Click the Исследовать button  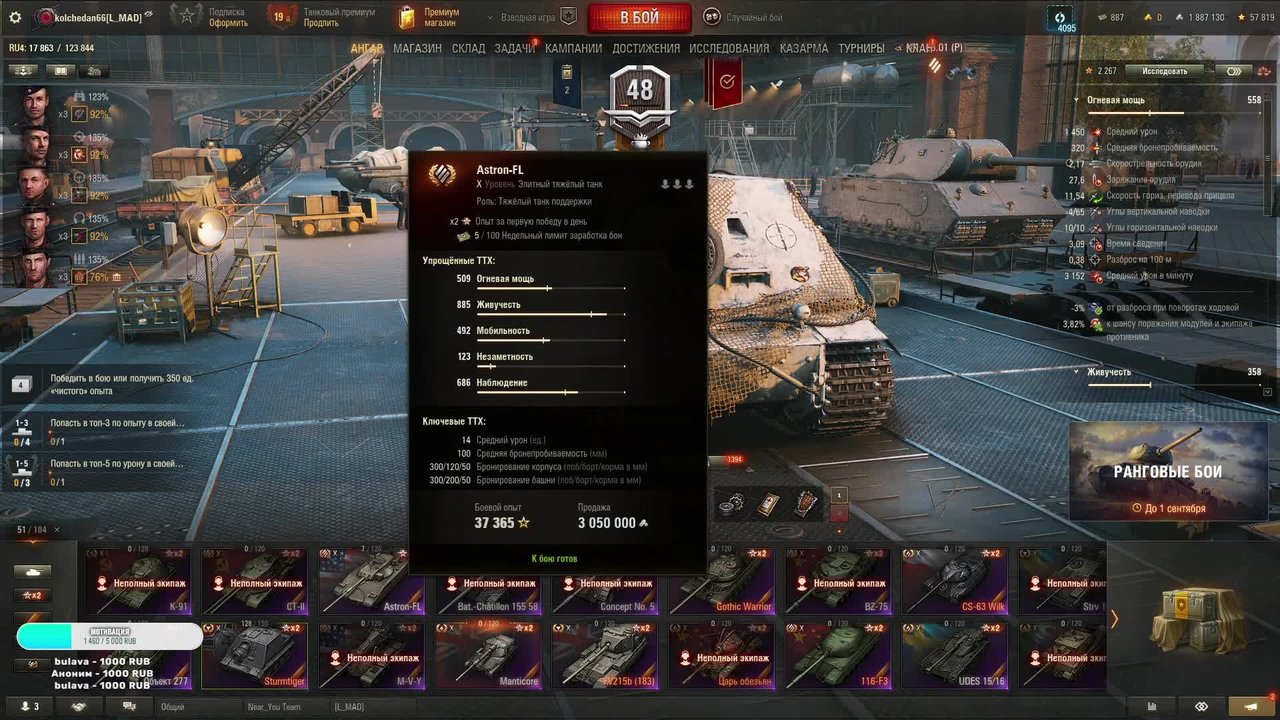1165,71
